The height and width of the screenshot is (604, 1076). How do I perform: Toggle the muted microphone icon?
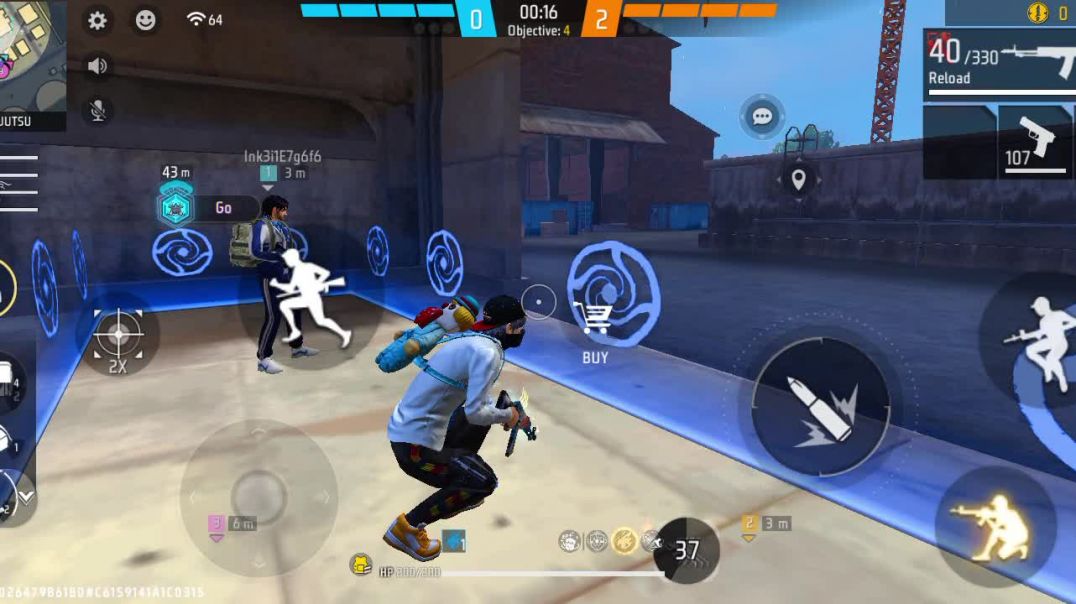[97, 110]
